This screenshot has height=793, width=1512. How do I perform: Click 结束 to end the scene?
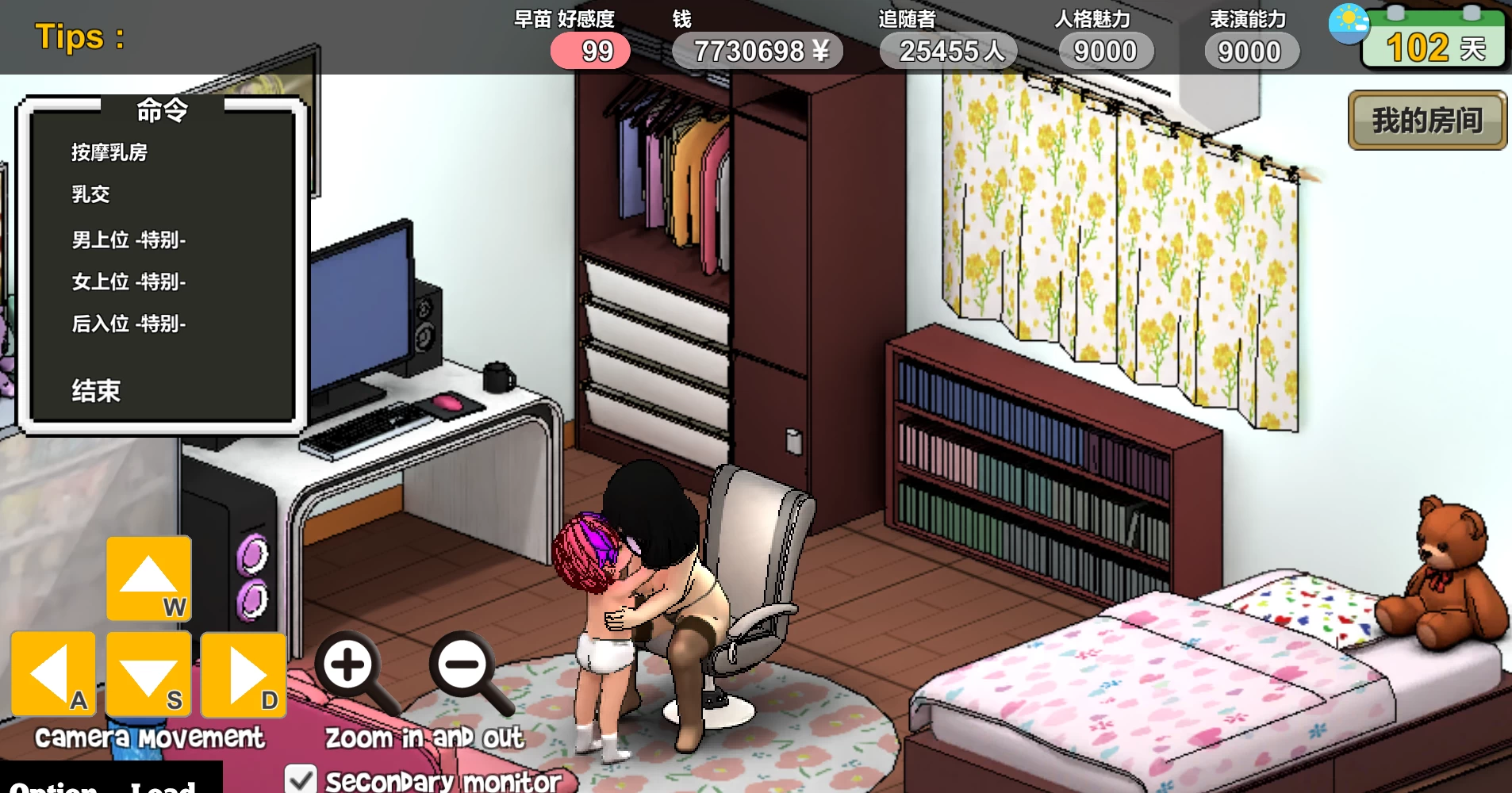[94, 390]
